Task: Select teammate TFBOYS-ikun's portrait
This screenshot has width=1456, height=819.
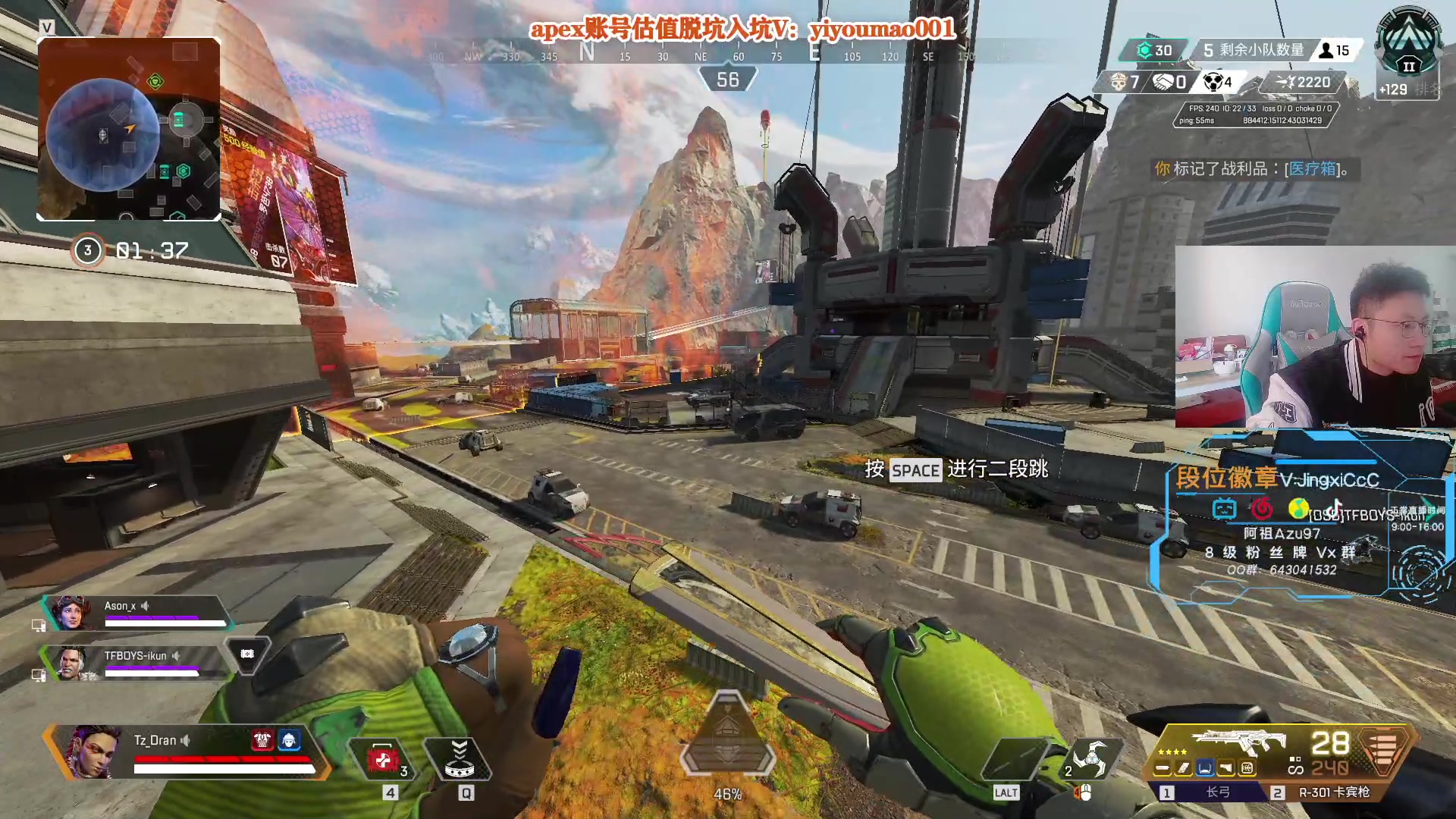Action: point(71,664)
